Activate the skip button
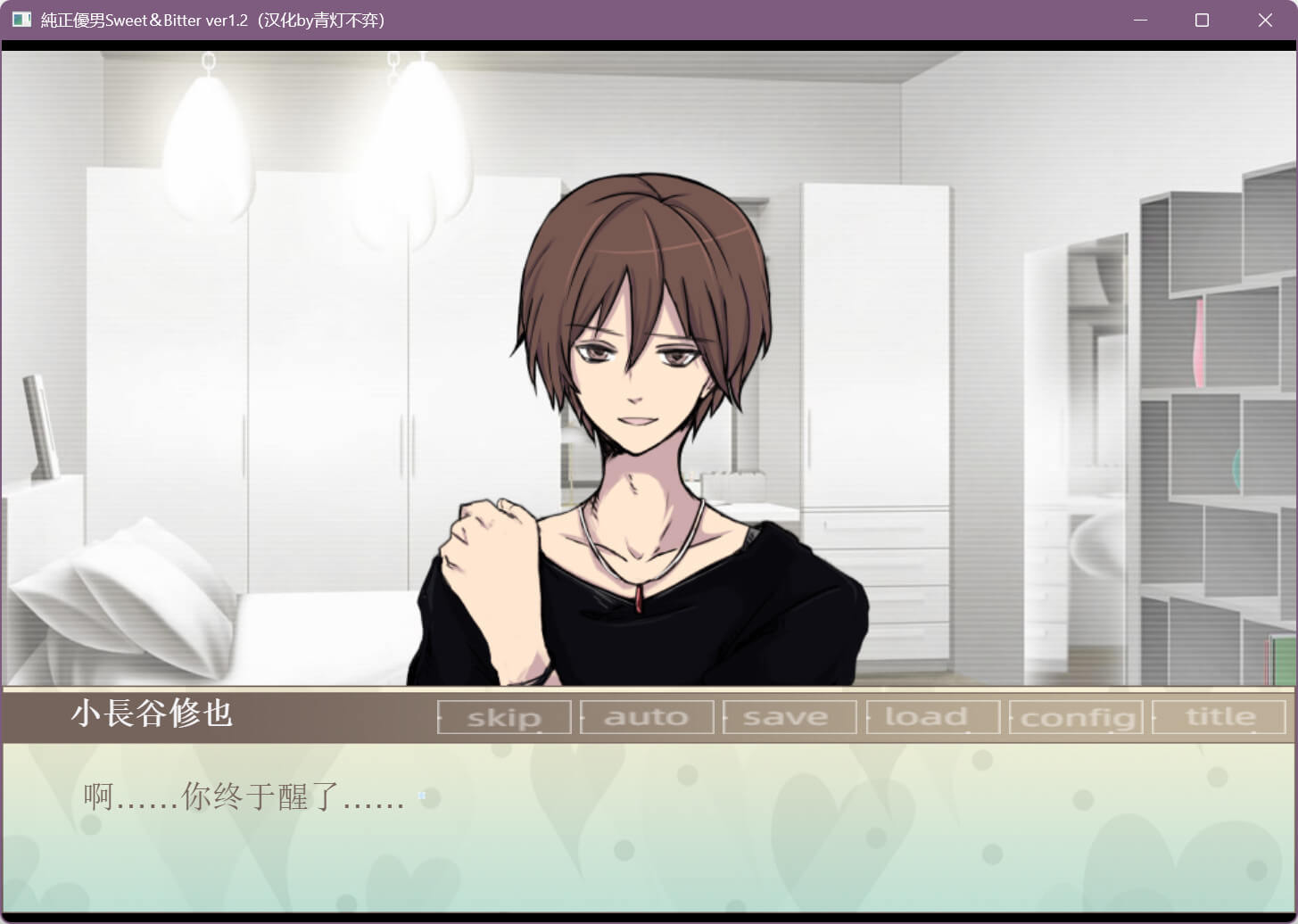The height and width of the screenshot is (924, 1298). tap(504, 717)
